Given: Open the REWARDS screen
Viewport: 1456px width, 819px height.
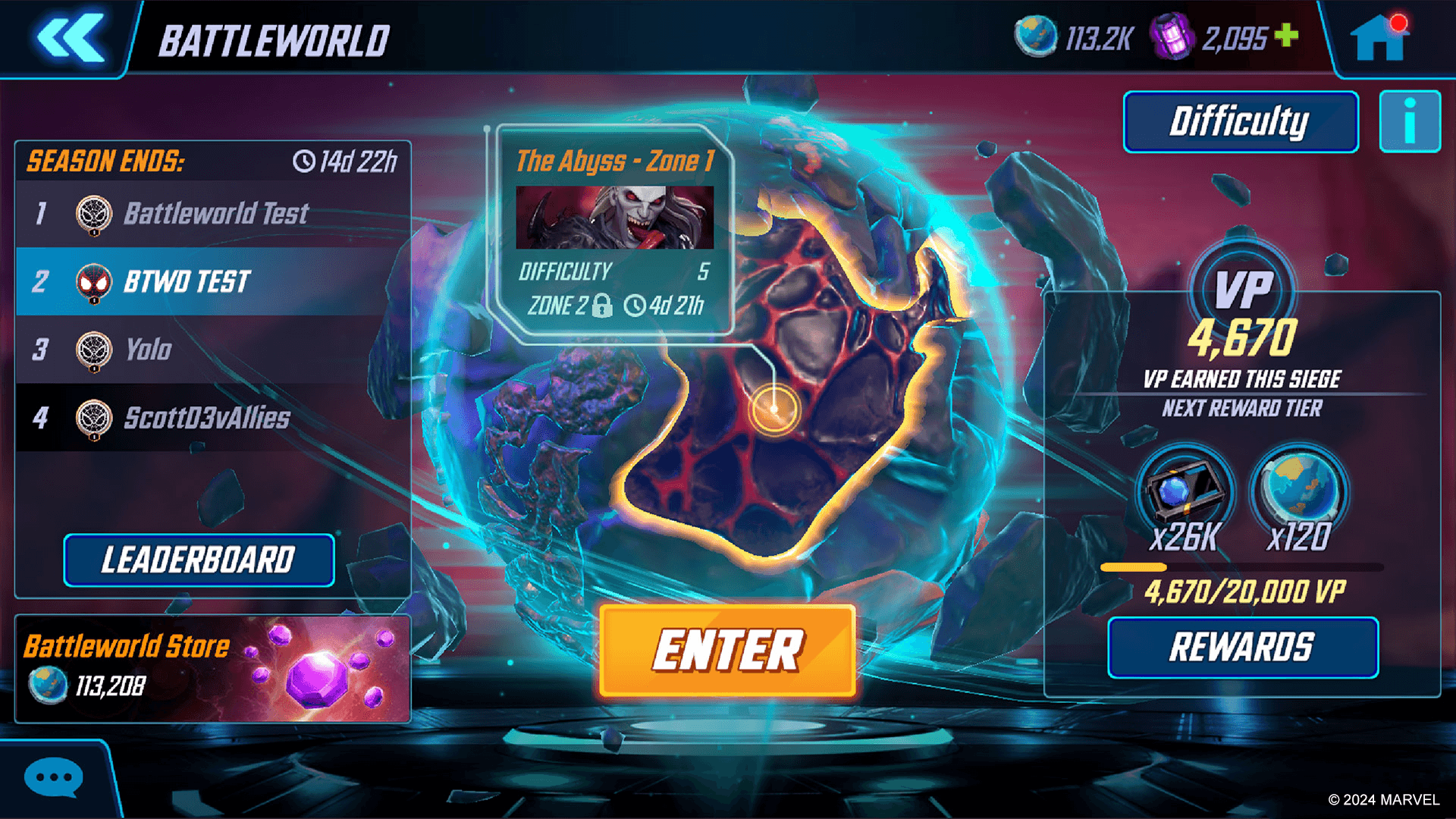Looking at the screenshot, I should coord(1242,648).
